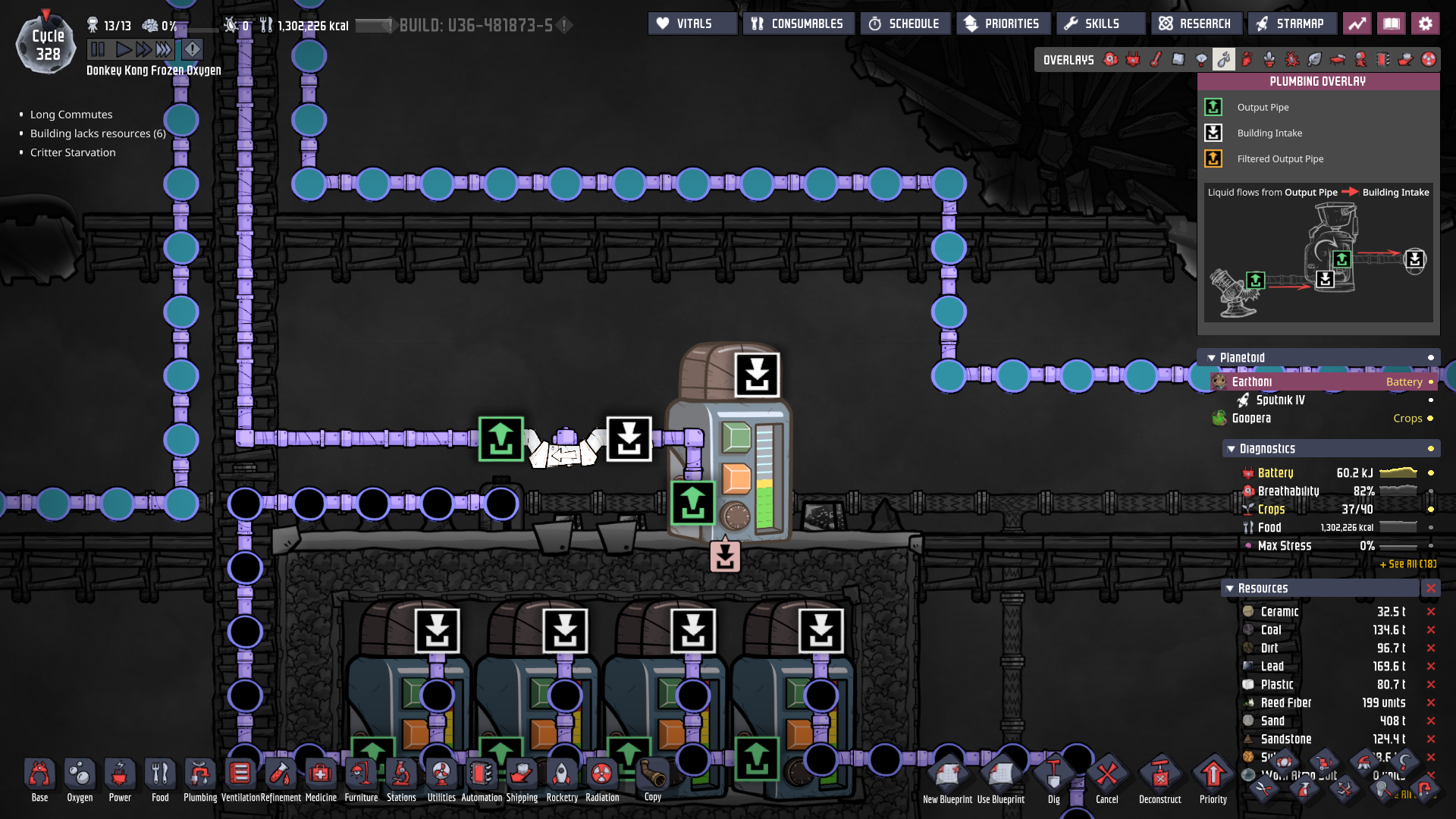Collapse the Planetoid list
The image size is (1456, 819).
pyautogui.click(x=1211, y=357)
